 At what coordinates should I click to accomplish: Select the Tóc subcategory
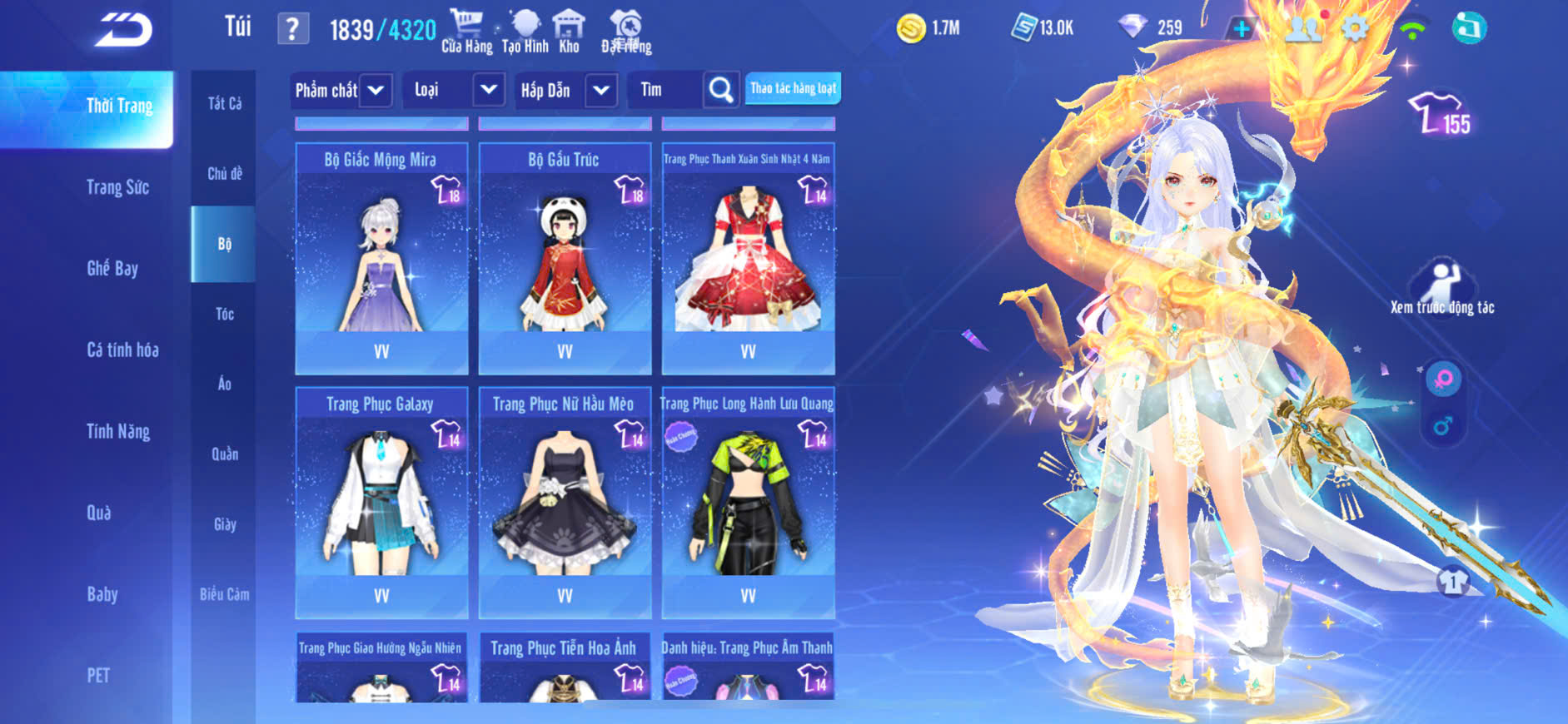224,314
